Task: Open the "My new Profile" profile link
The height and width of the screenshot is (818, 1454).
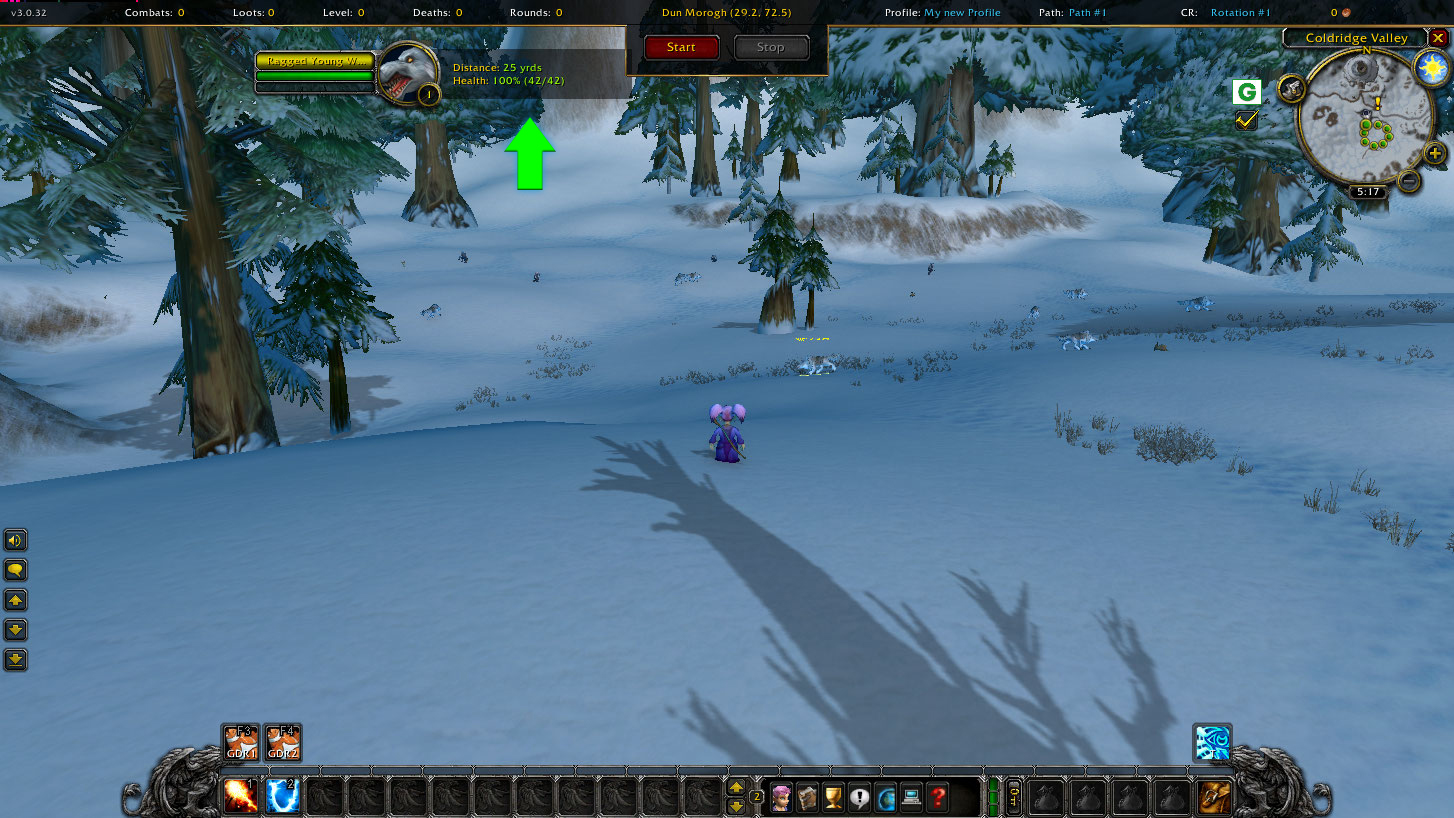Action: point(961,13)
